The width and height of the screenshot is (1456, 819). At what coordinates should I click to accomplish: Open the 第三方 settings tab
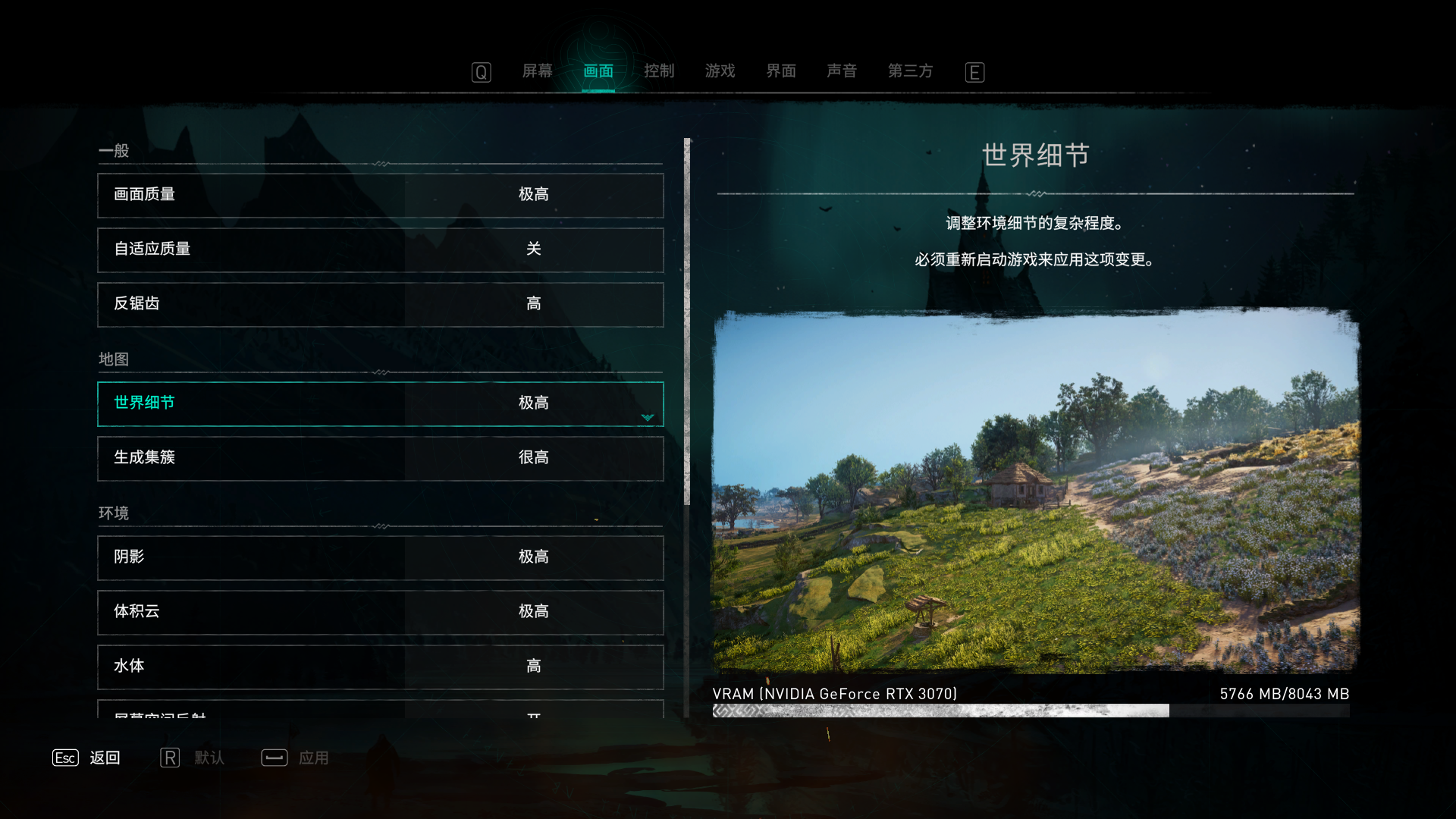pos(910,71)
